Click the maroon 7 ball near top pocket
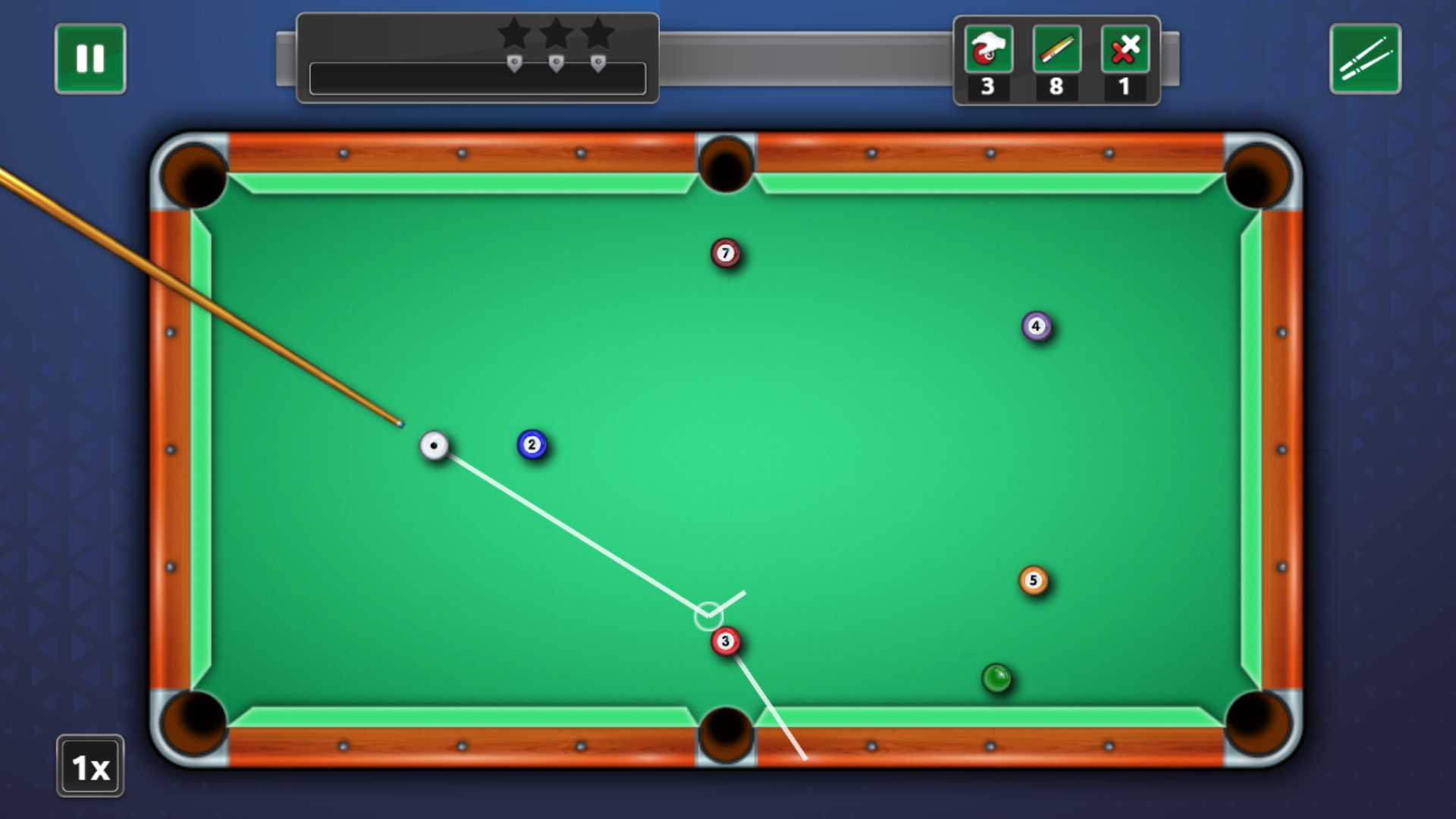Viewport: 1456px width, 819px height. [726, 252]
